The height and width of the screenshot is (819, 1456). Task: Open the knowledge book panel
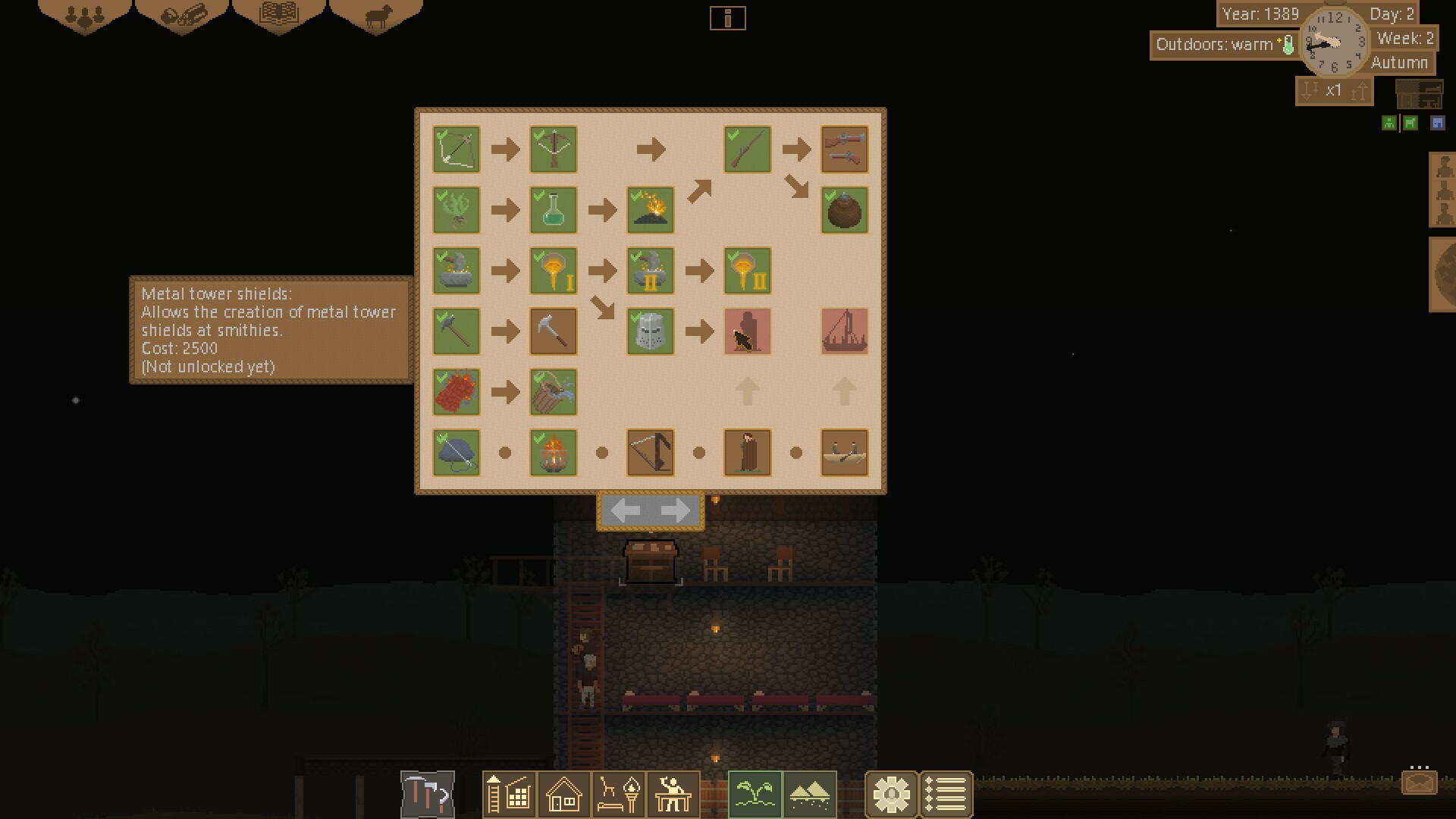click(x=279, y=15)
